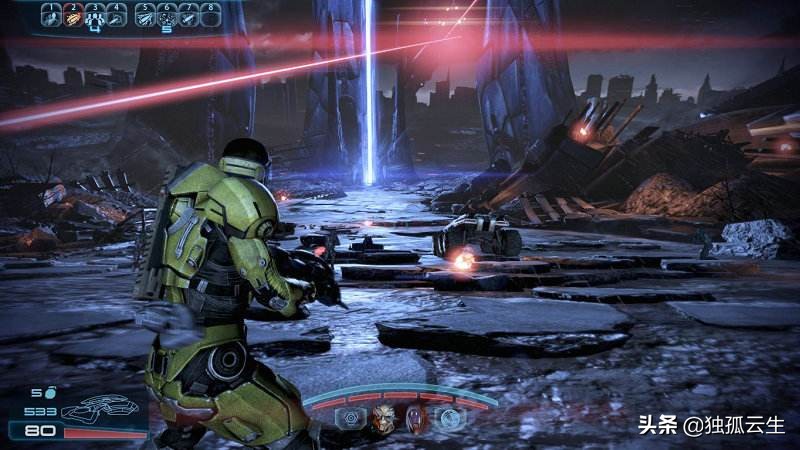
Task: Click the grenade icon
Action: (48, 393)
